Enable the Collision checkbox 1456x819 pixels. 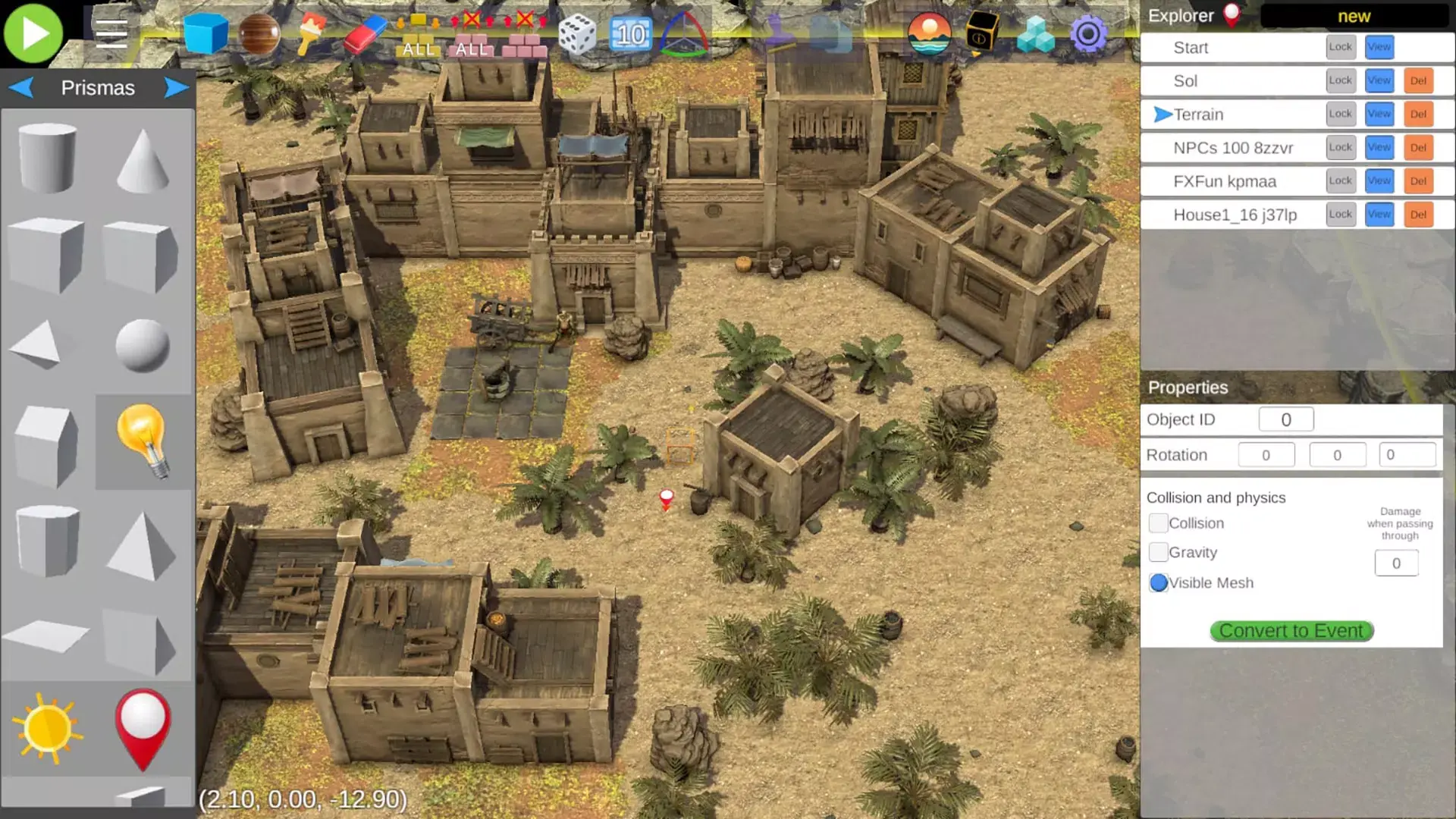tap(1159, 523)
